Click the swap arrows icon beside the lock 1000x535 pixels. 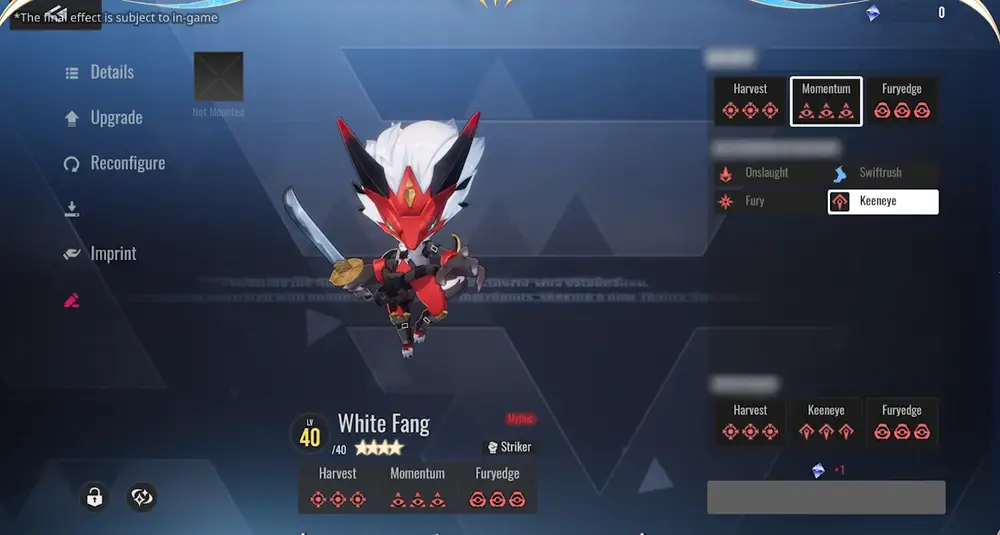click(142, 497)
